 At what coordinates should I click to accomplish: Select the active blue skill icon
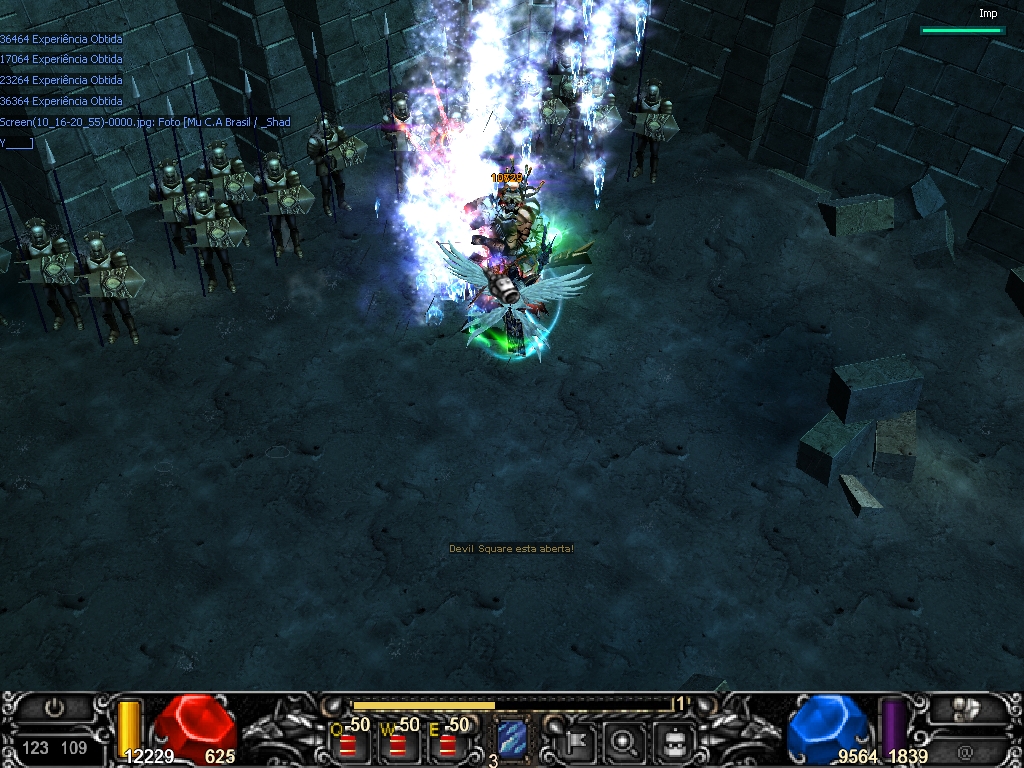[x=512, y=740]
